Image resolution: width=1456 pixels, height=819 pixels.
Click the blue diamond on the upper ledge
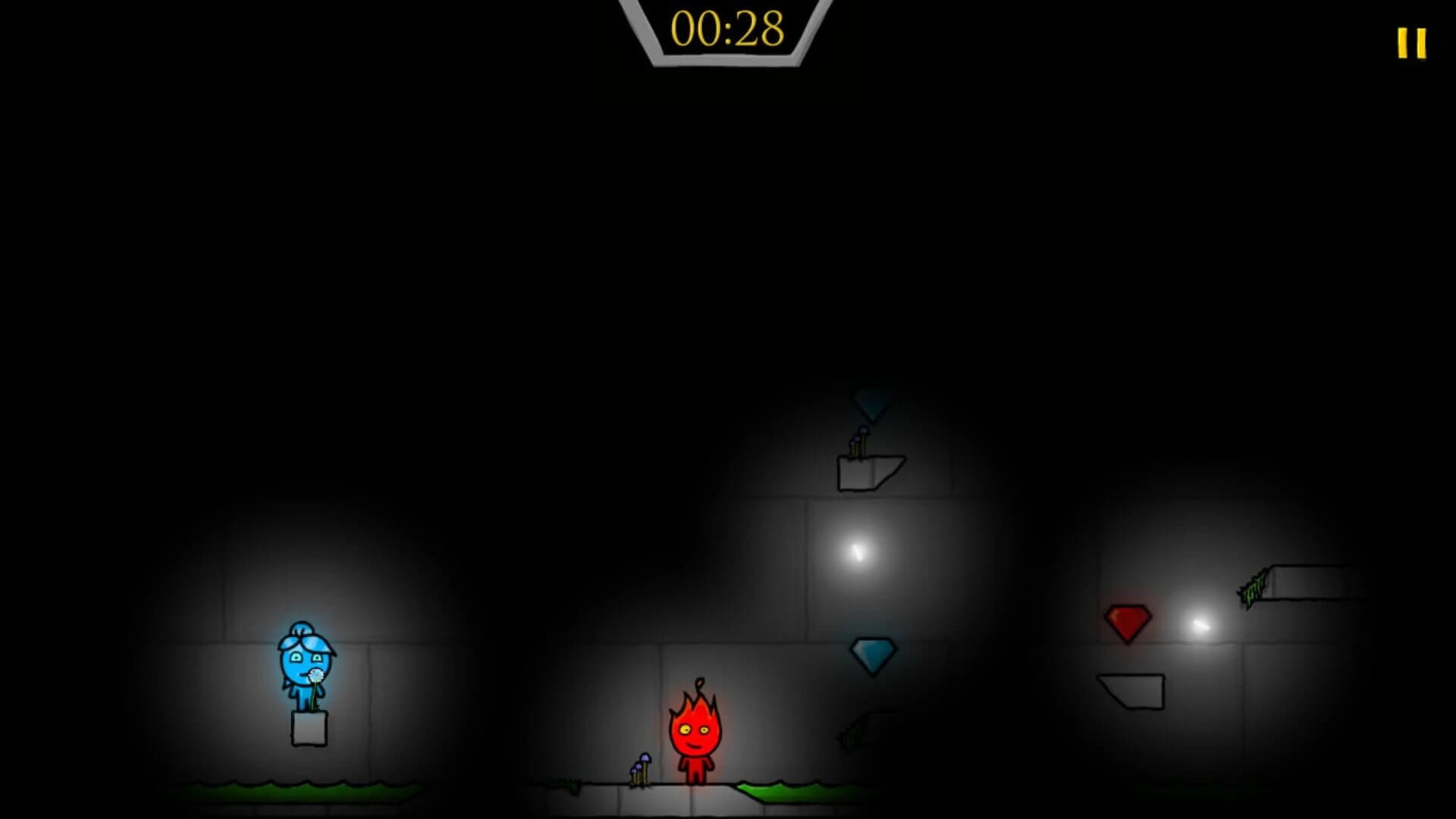[x=871, y=403]
